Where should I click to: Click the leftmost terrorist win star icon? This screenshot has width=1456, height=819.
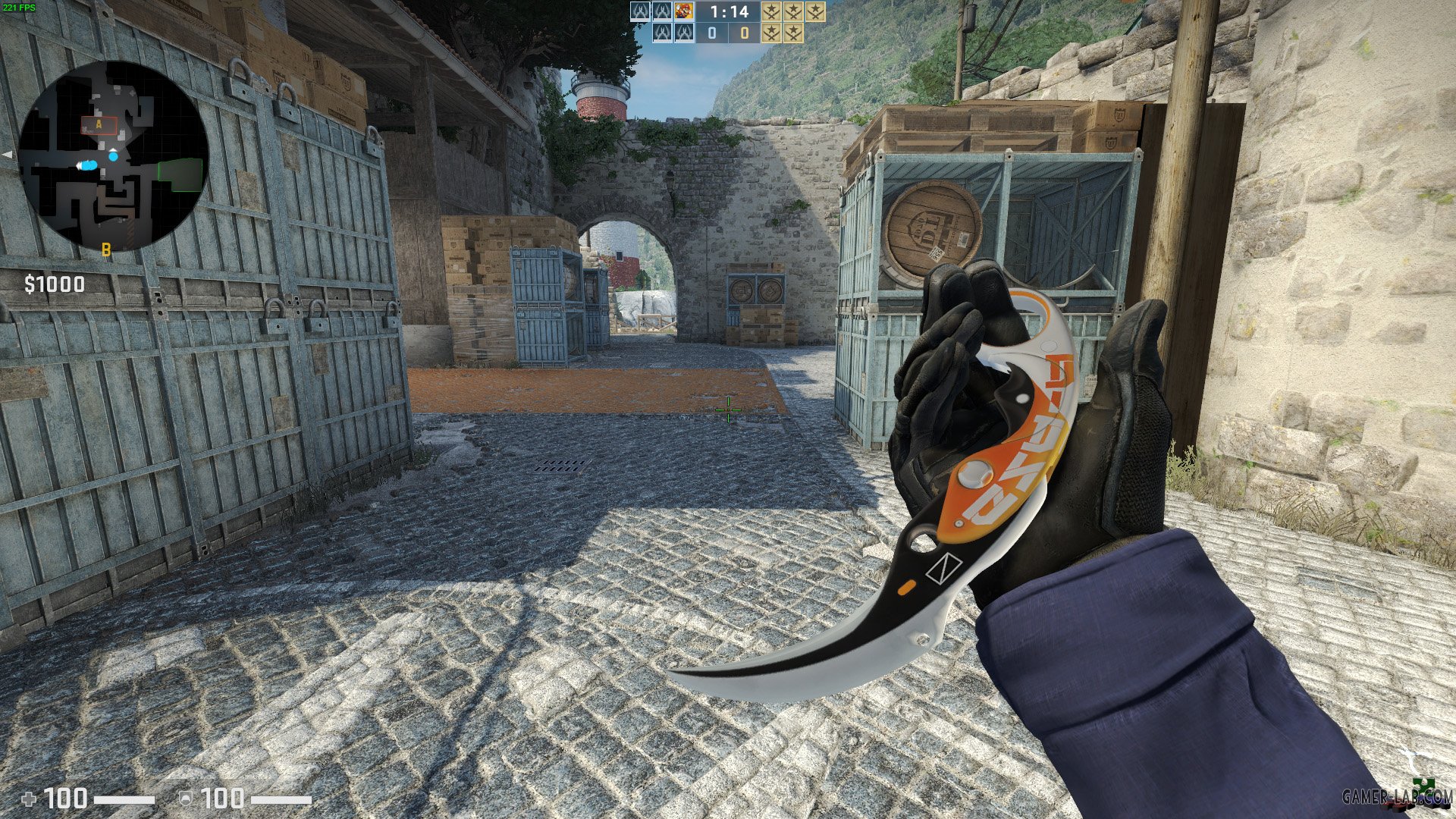click(x=772, y=11)
